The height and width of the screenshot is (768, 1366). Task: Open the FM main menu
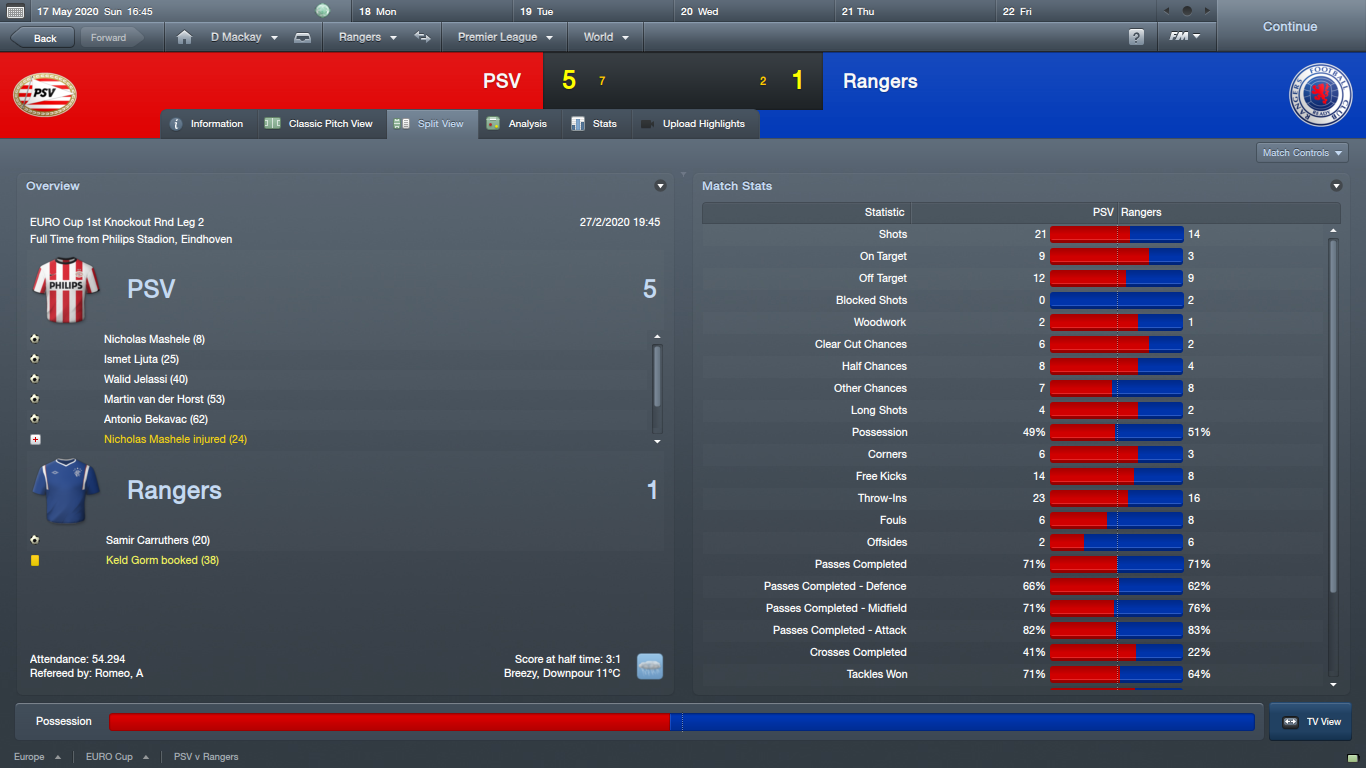(1185, 37)
